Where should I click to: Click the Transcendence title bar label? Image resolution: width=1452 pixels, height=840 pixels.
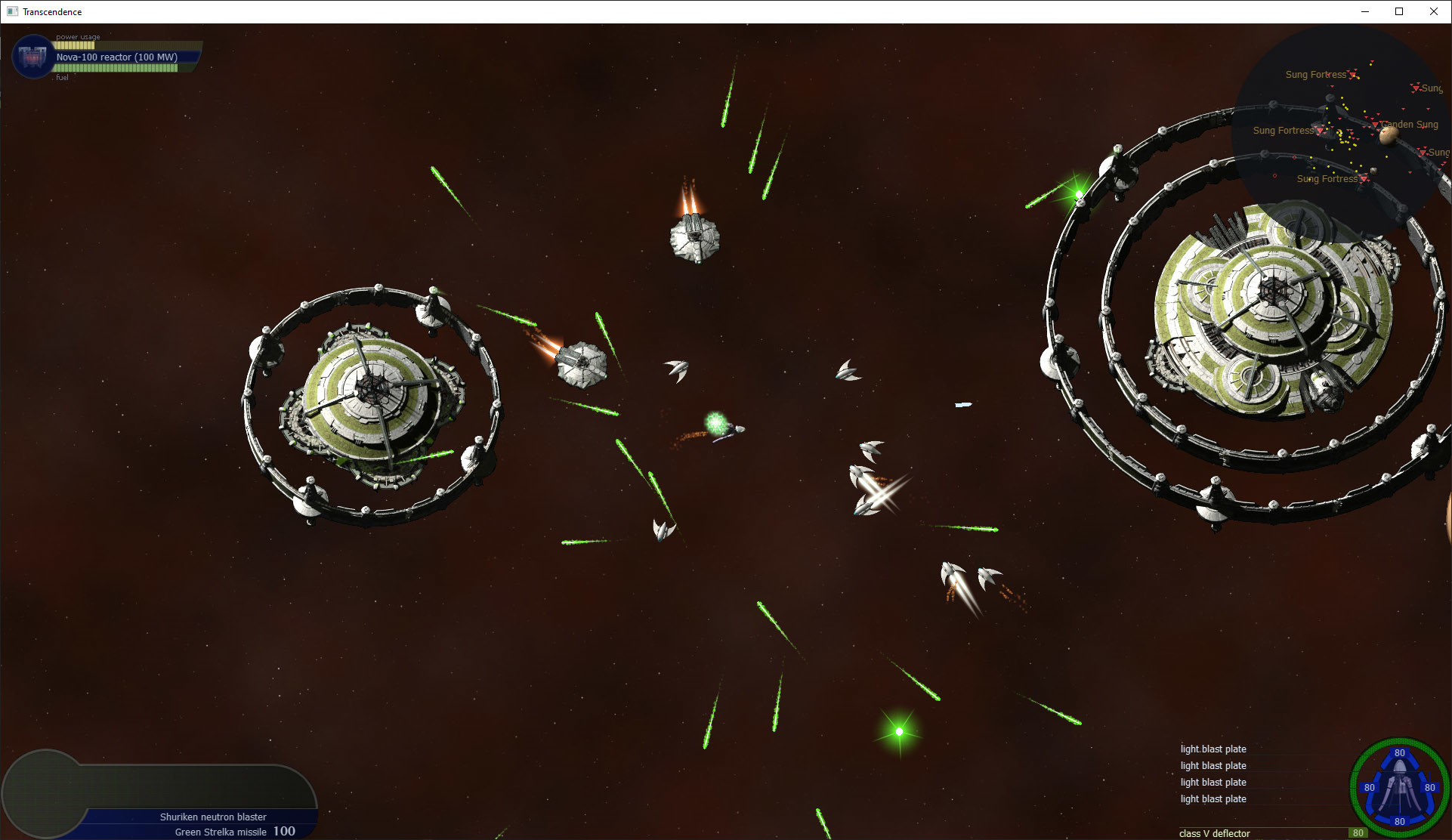(x=52, y=11)
